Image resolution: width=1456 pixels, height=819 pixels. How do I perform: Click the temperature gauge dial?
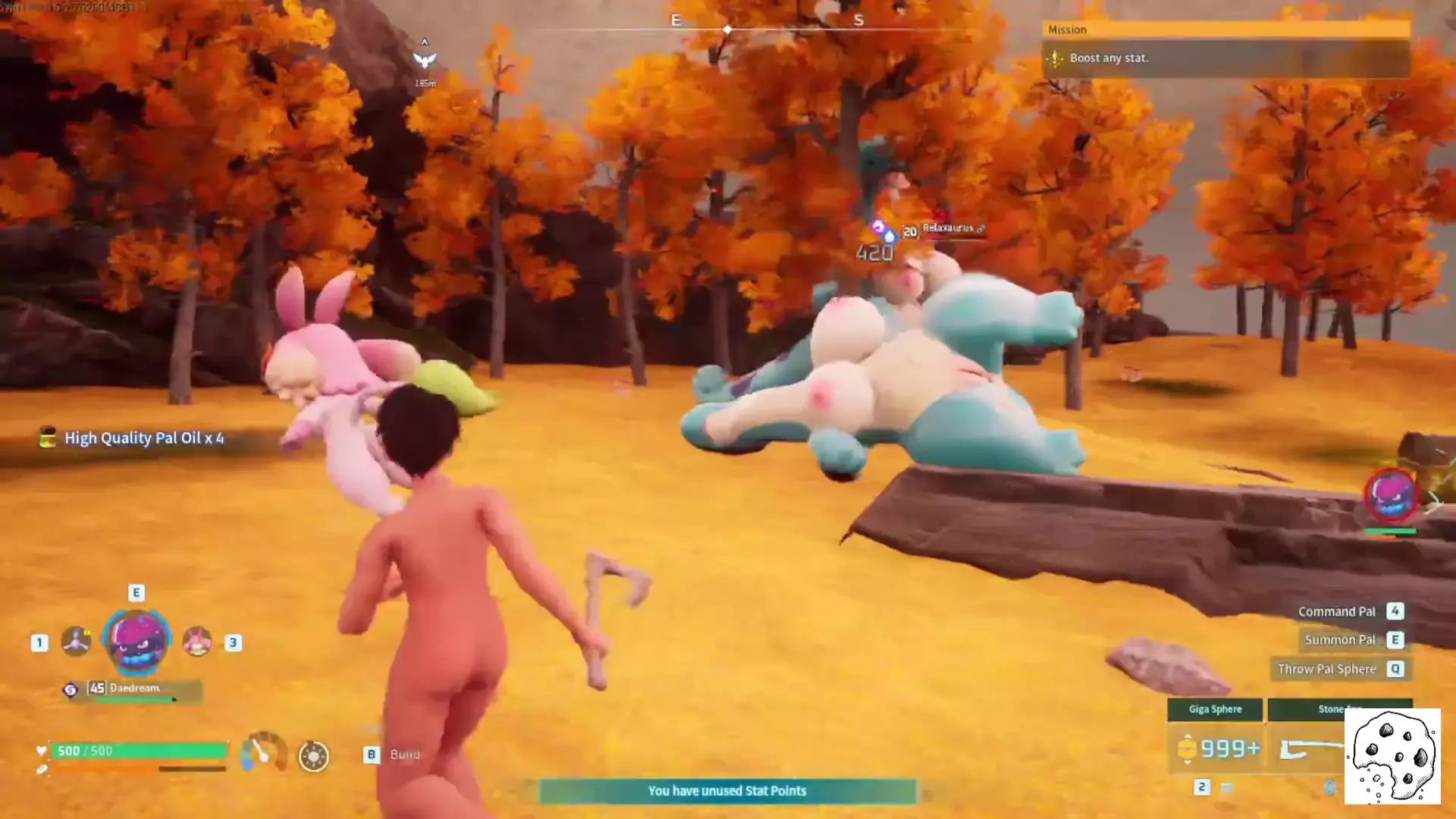point(262,753)
